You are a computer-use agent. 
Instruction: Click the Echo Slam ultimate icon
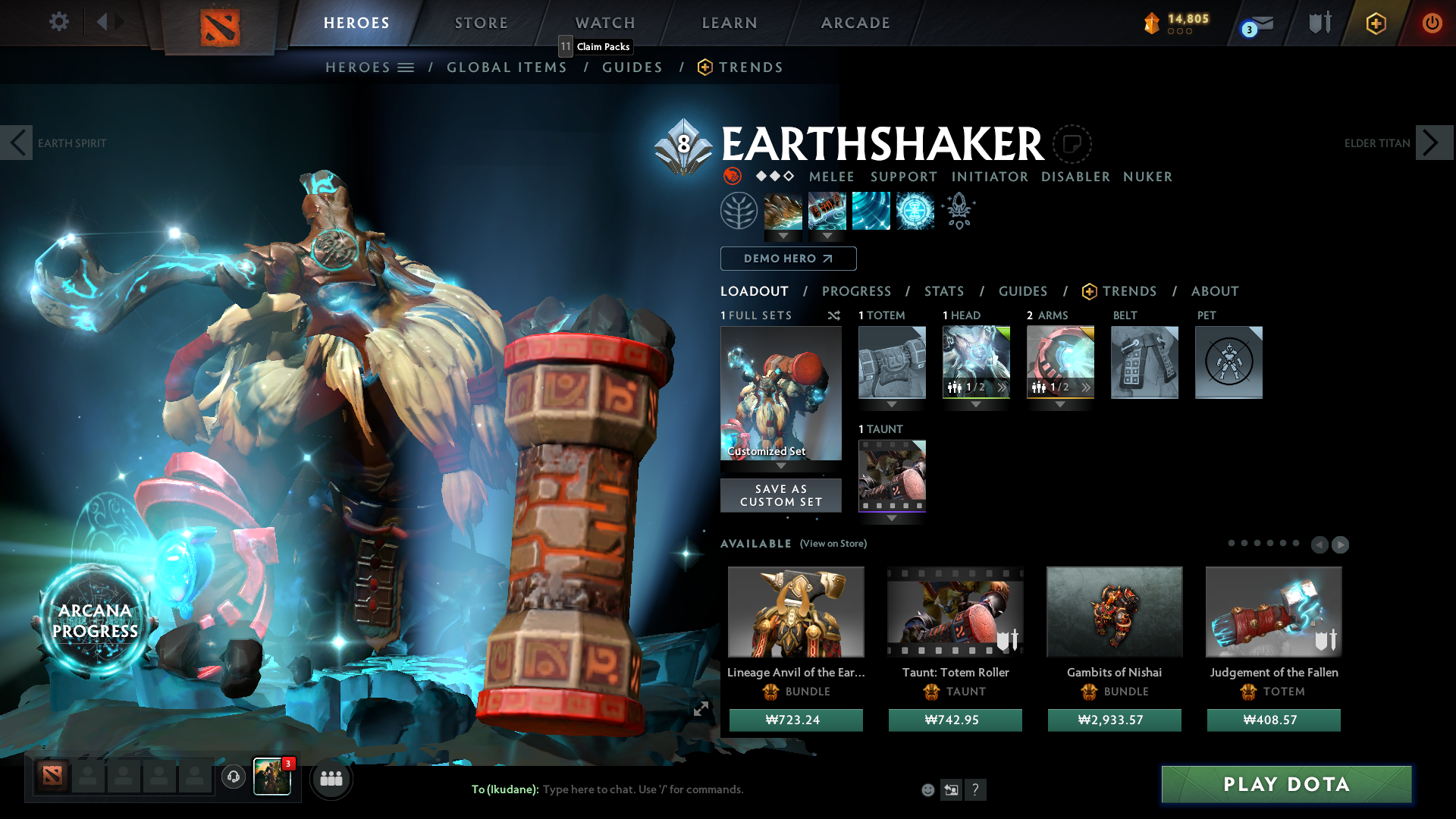click(915, 211)
